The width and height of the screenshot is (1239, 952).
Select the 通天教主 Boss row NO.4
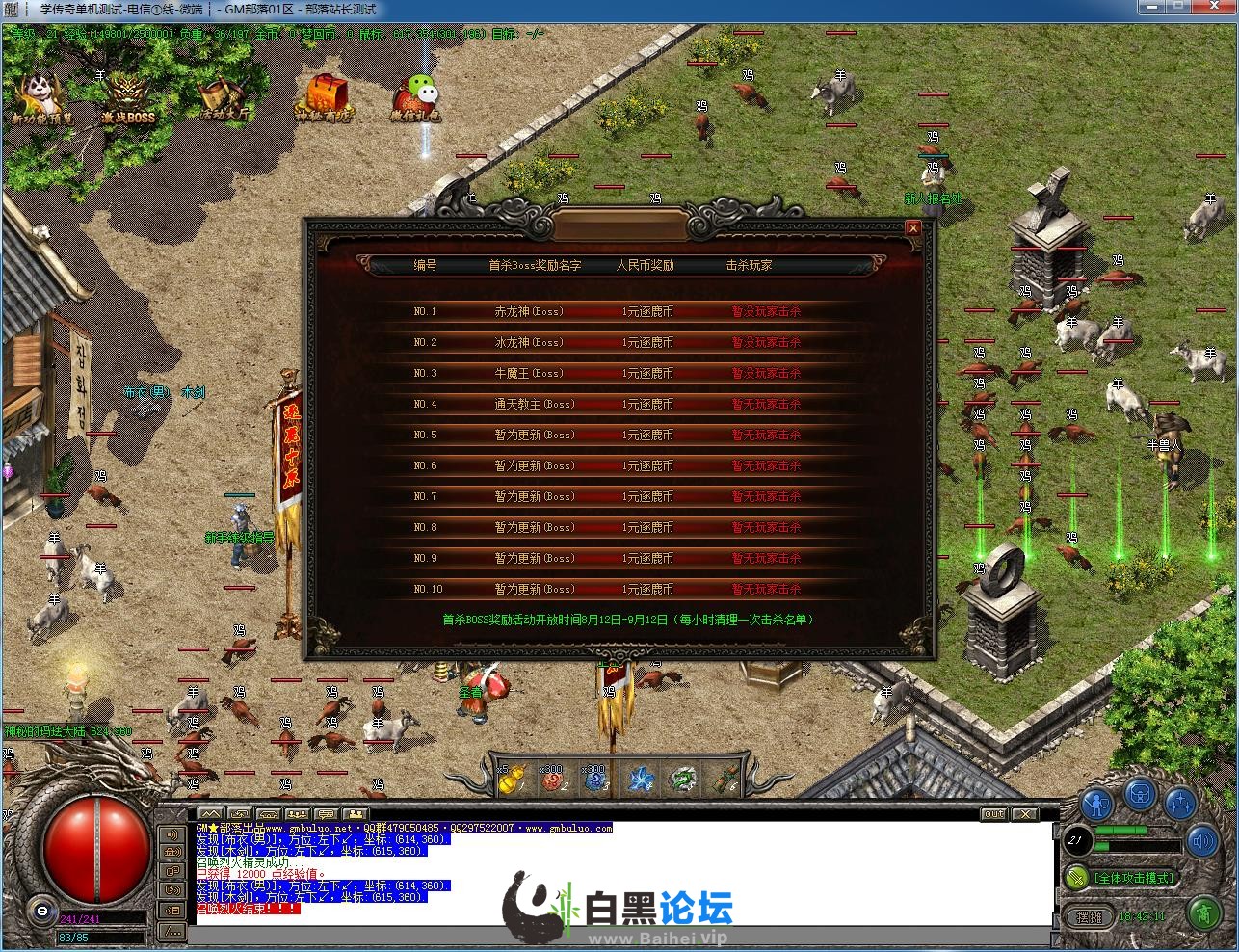[617, 405]
